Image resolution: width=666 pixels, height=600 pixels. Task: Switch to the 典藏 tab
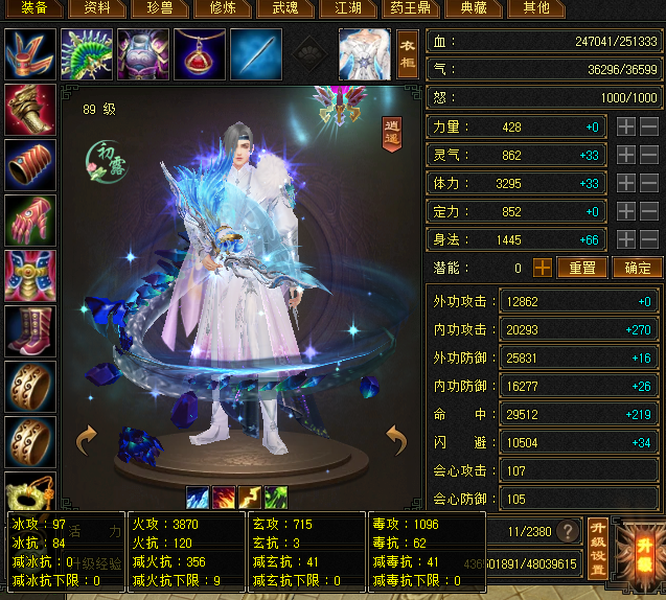coord(474,8)
